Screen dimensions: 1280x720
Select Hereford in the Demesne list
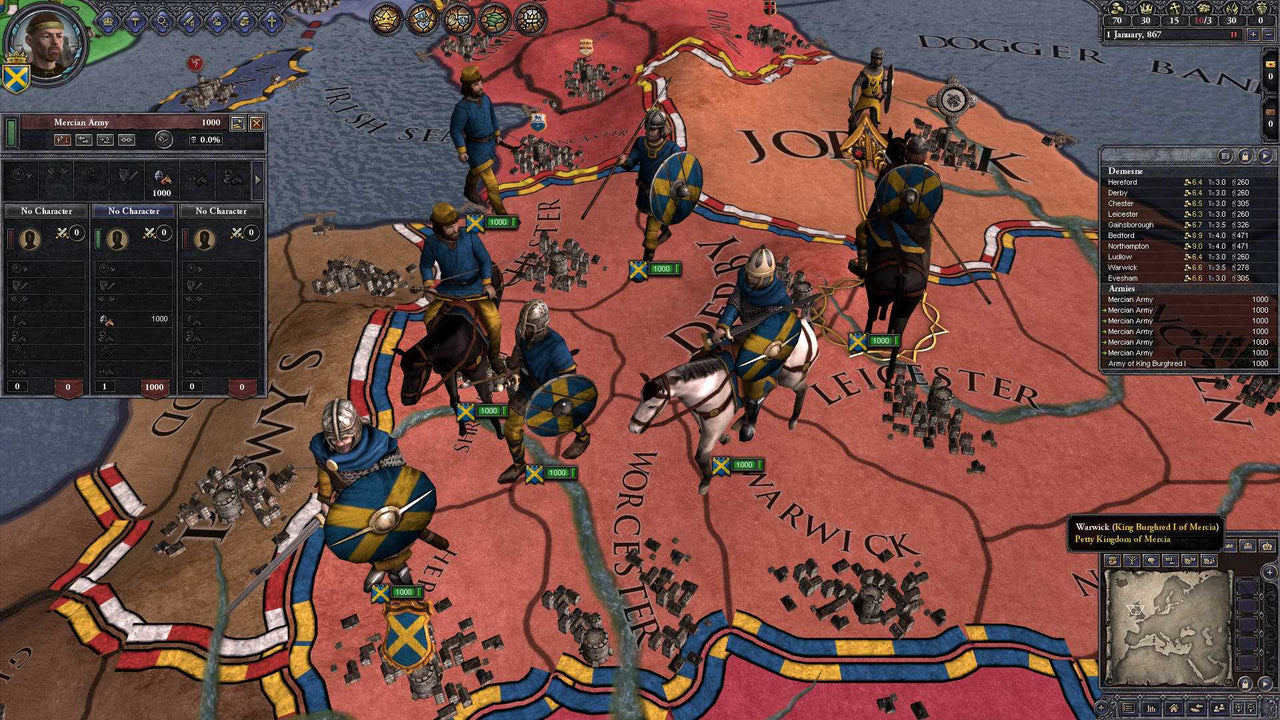[x=1123, y=182]
